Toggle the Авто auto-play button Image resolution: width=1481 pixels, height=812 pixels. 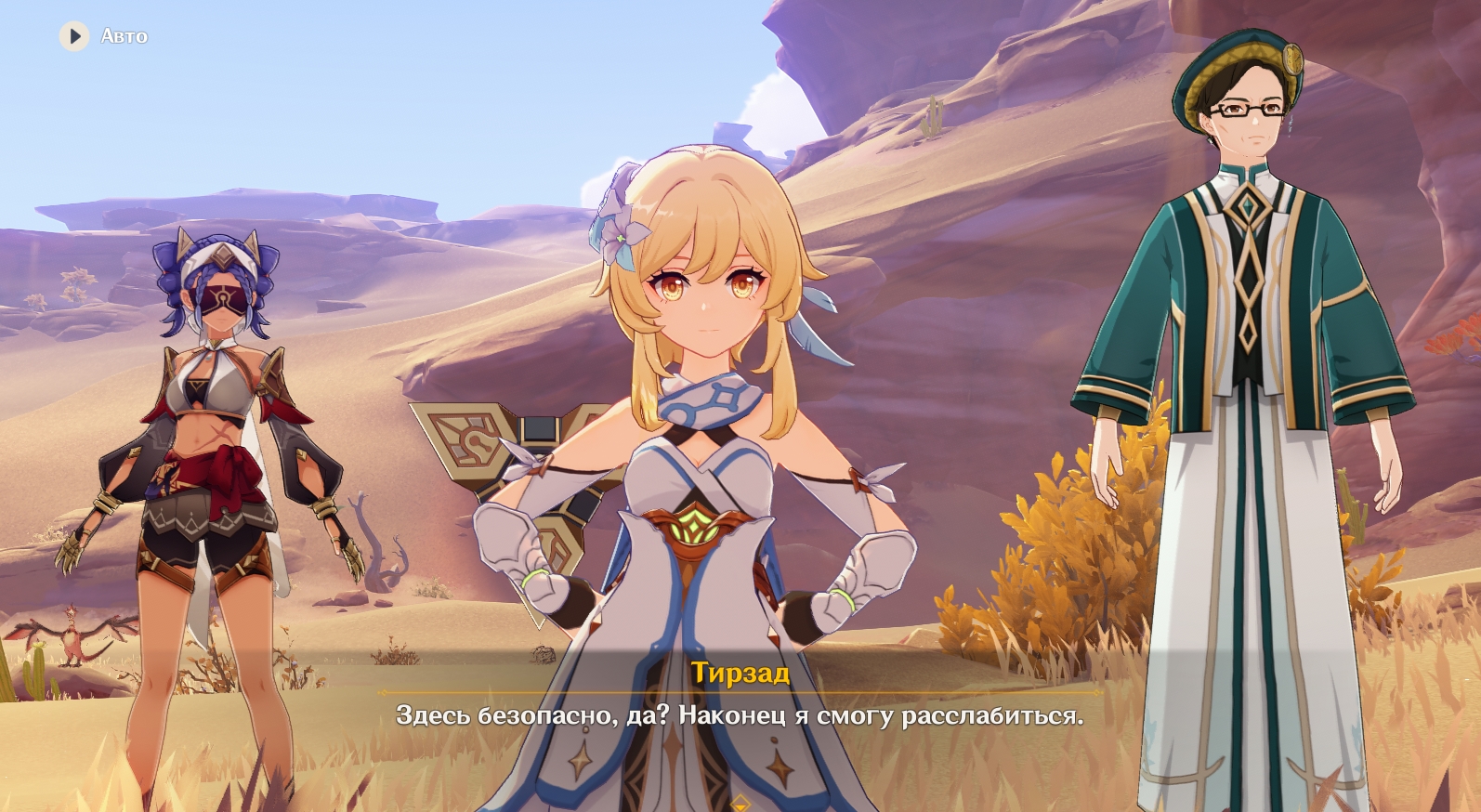[74, 36]
